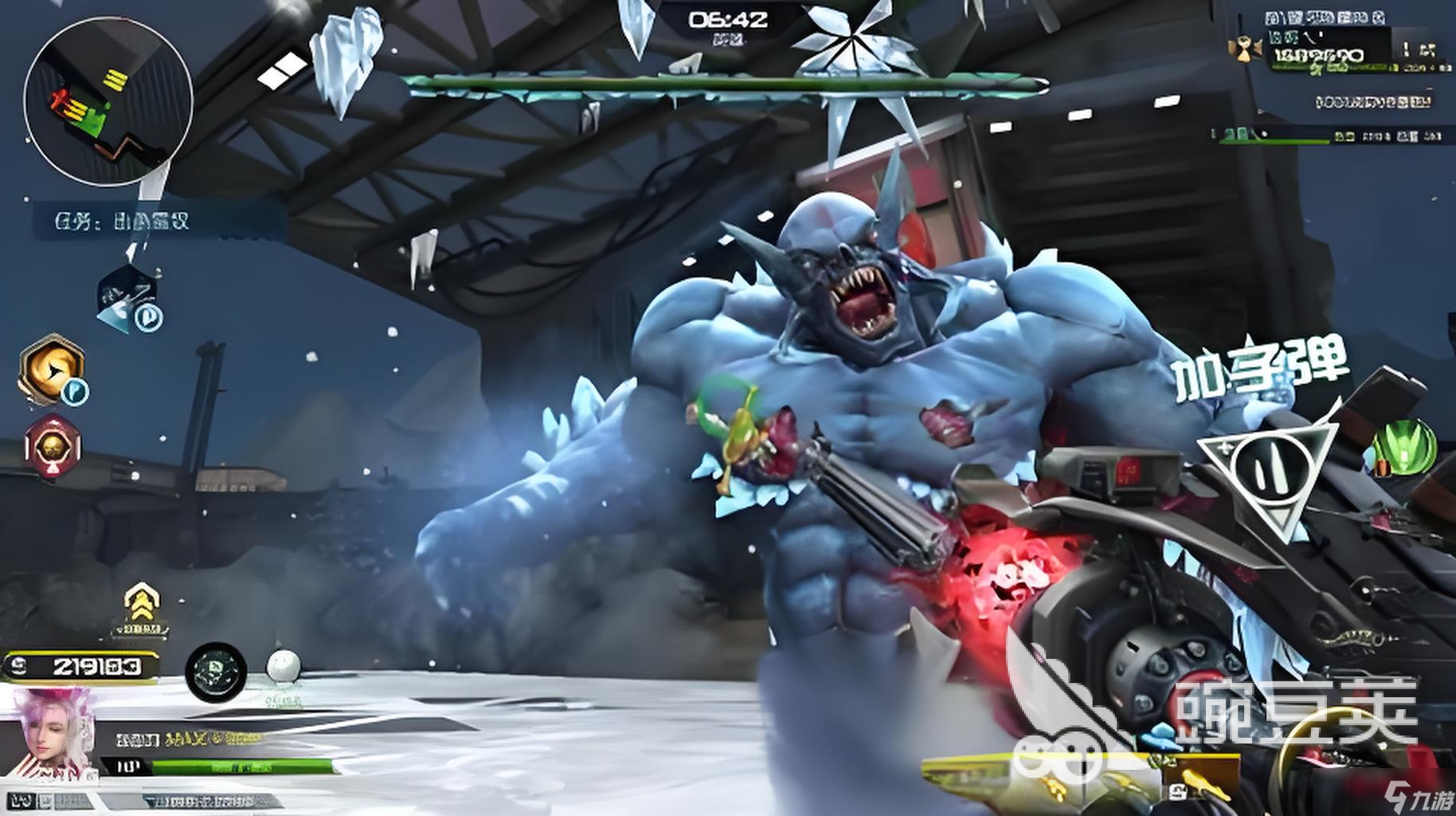Screen dimensions: 1456x816
Task: Use the golden hexagon swirl skill
Action: point(52,368)
